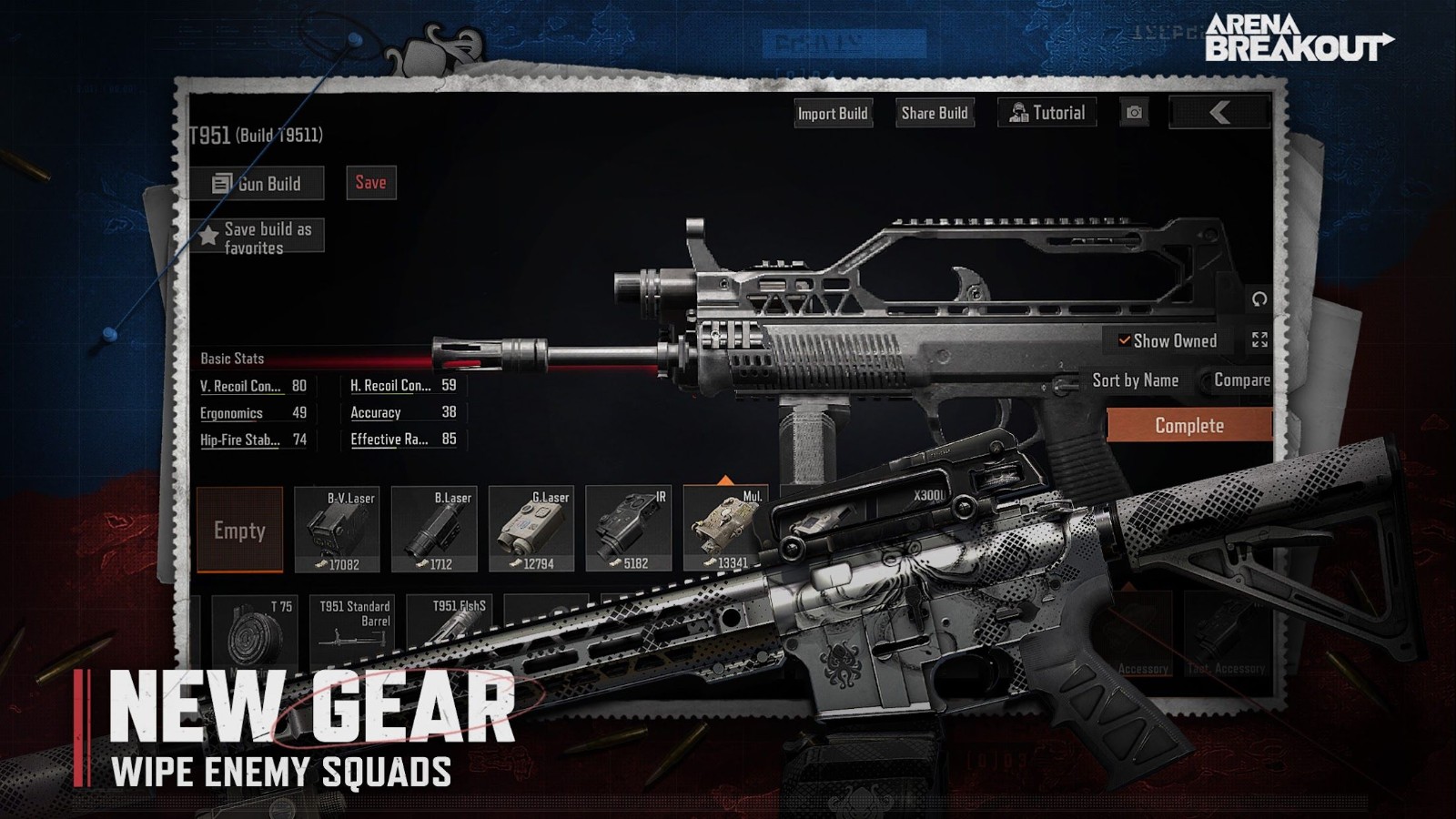Viewport: 1456px width, 819px height.
Task: Click the Share Build button
Action: [x=935, y=113]
